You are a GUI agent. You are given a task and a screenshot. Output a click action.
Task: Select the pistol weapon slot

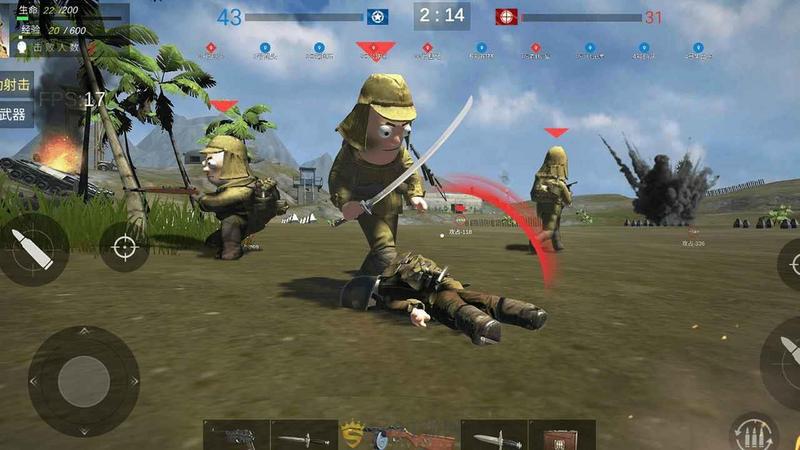pyautogui.click(x=236, y=436)
